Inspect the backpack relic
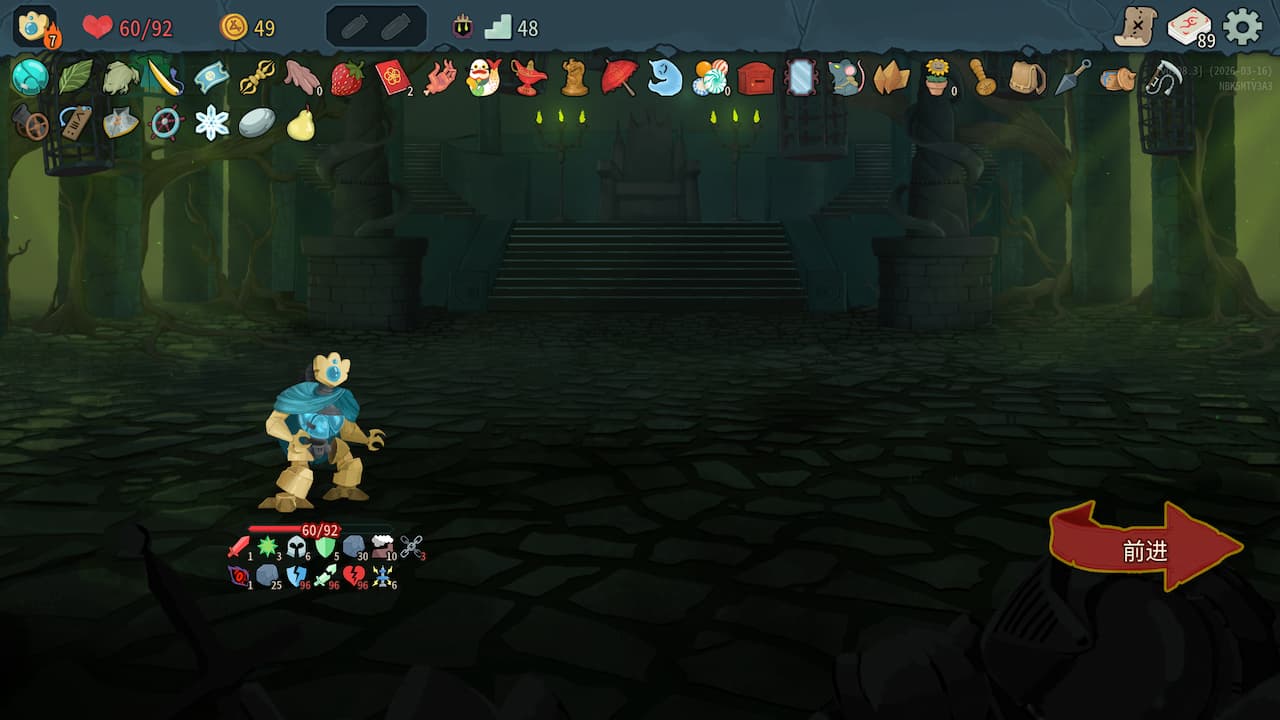1280x720 pixels. [1028, 79]
